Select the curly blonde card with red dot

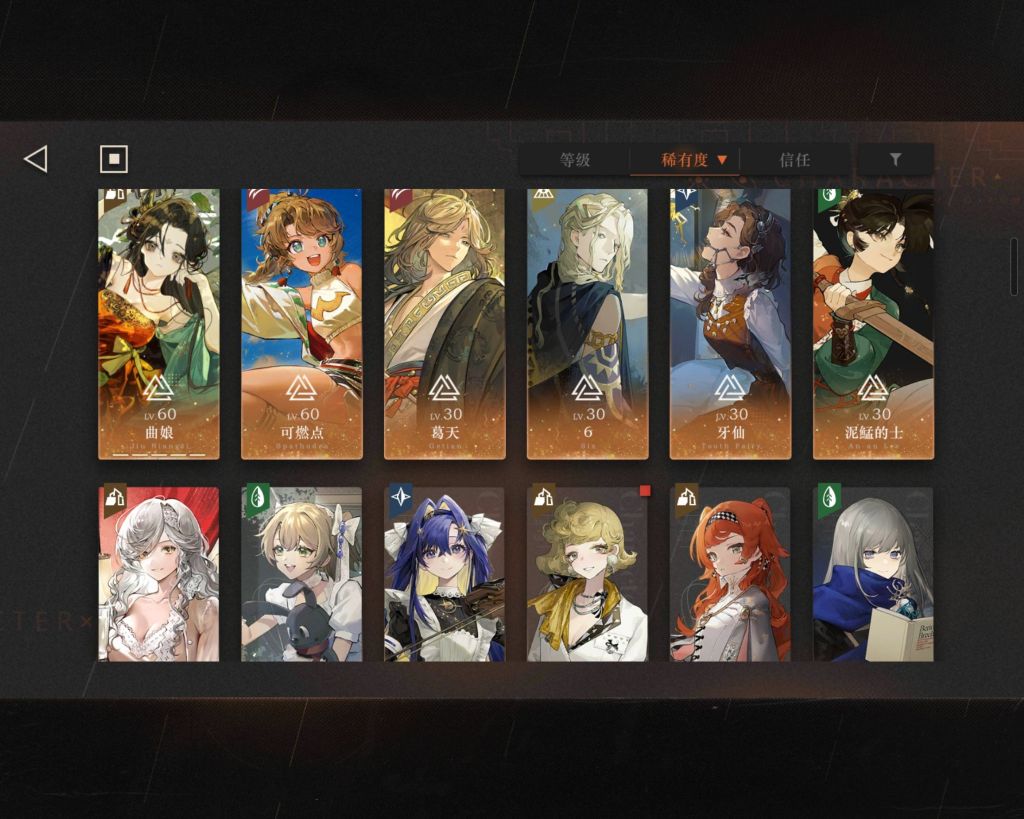[x=588, y=574]
